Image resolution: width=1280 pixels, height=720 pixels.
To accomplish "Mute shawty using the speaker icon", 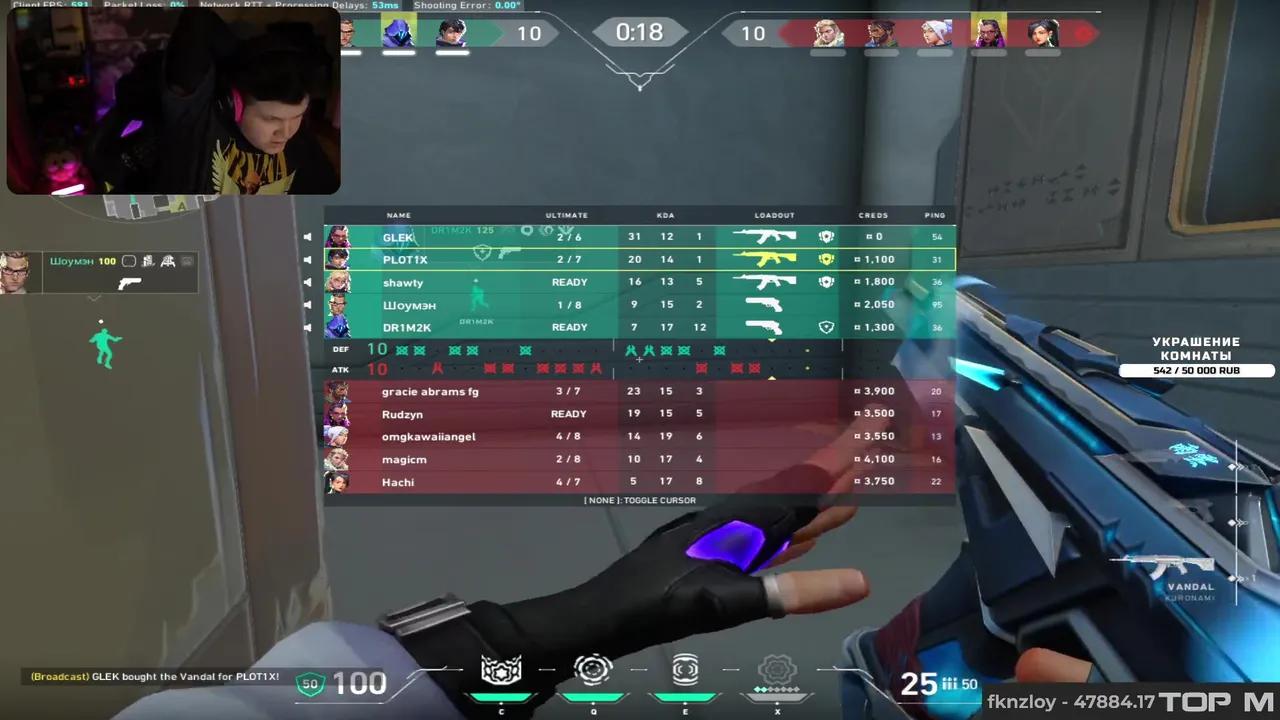I will tap(309, 282).
